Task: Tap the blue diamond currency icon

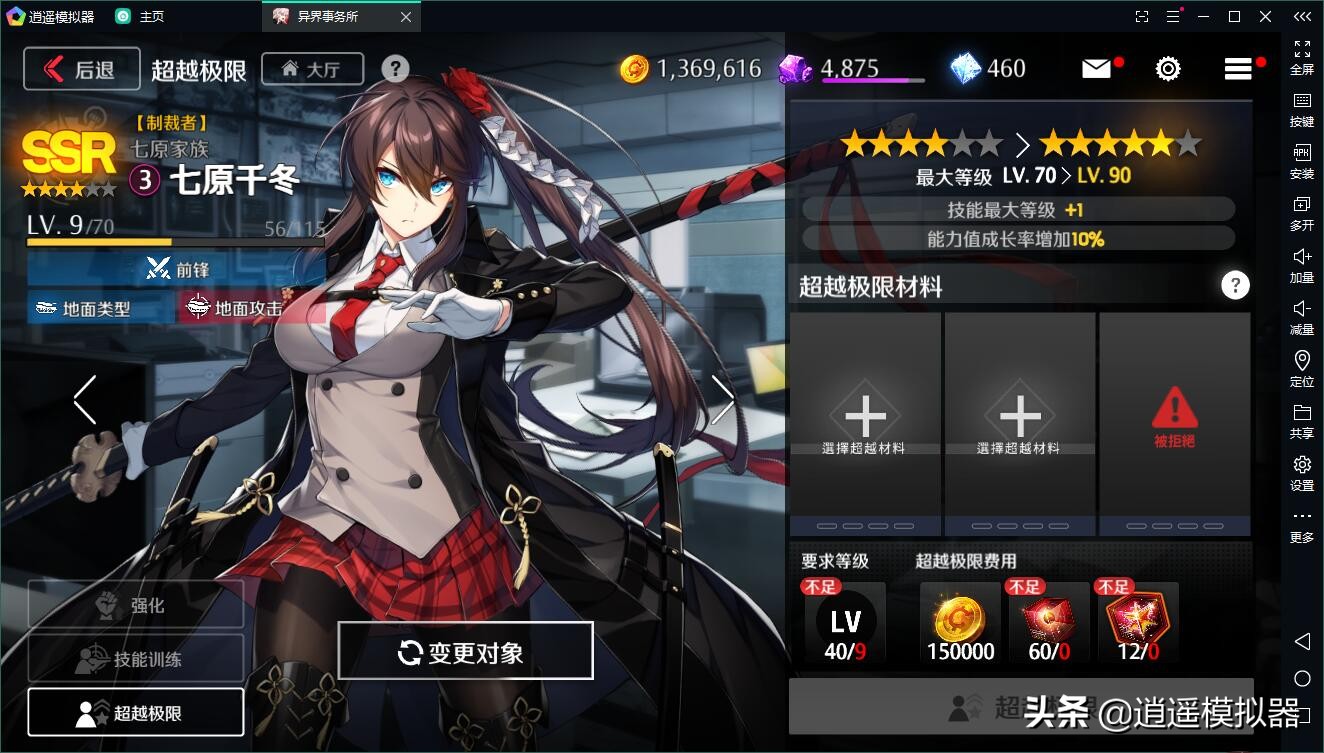Action: tap(965, 68)
